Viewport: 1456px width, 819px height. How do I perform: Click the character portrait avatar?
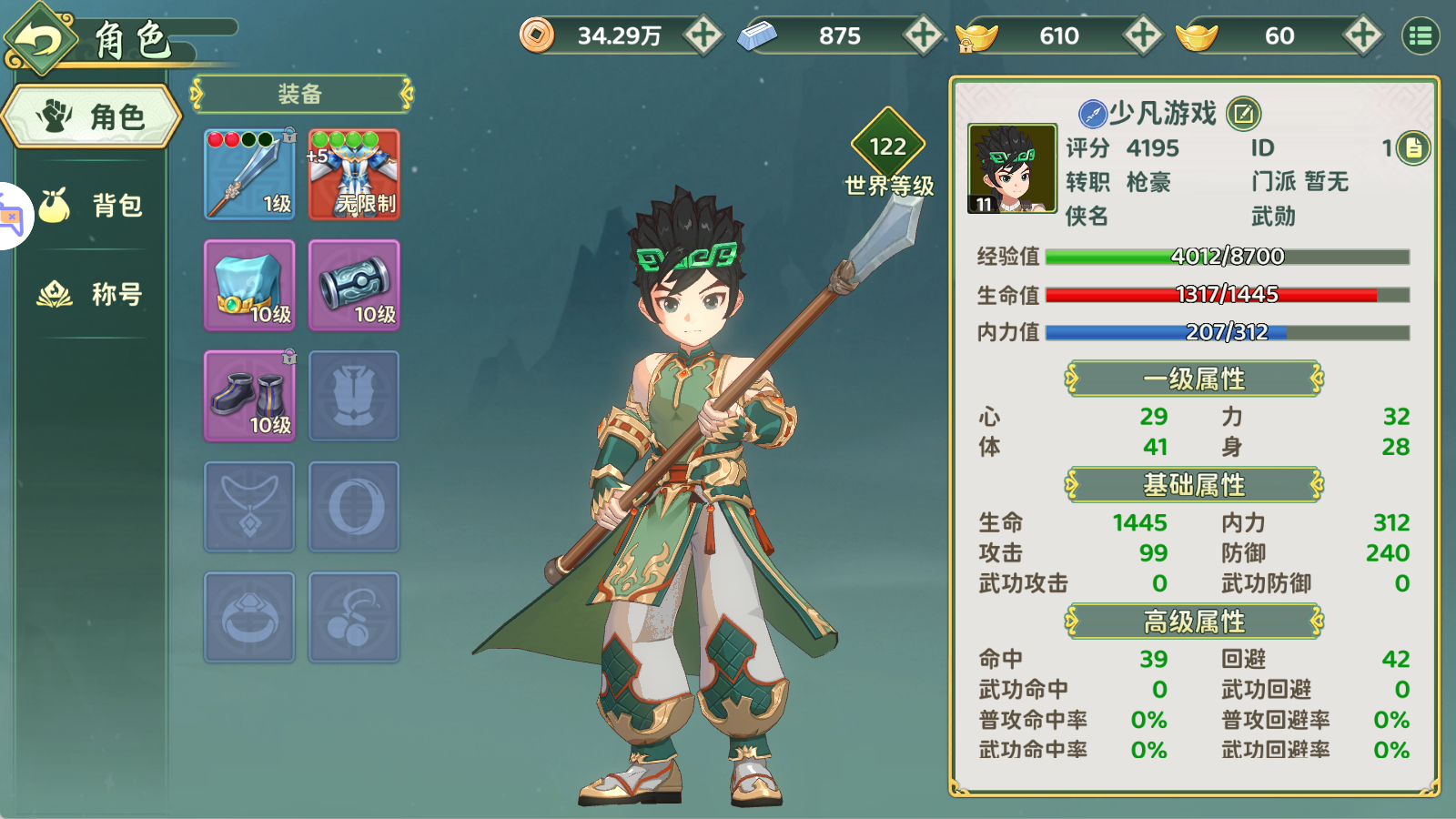pos(1012,168)
